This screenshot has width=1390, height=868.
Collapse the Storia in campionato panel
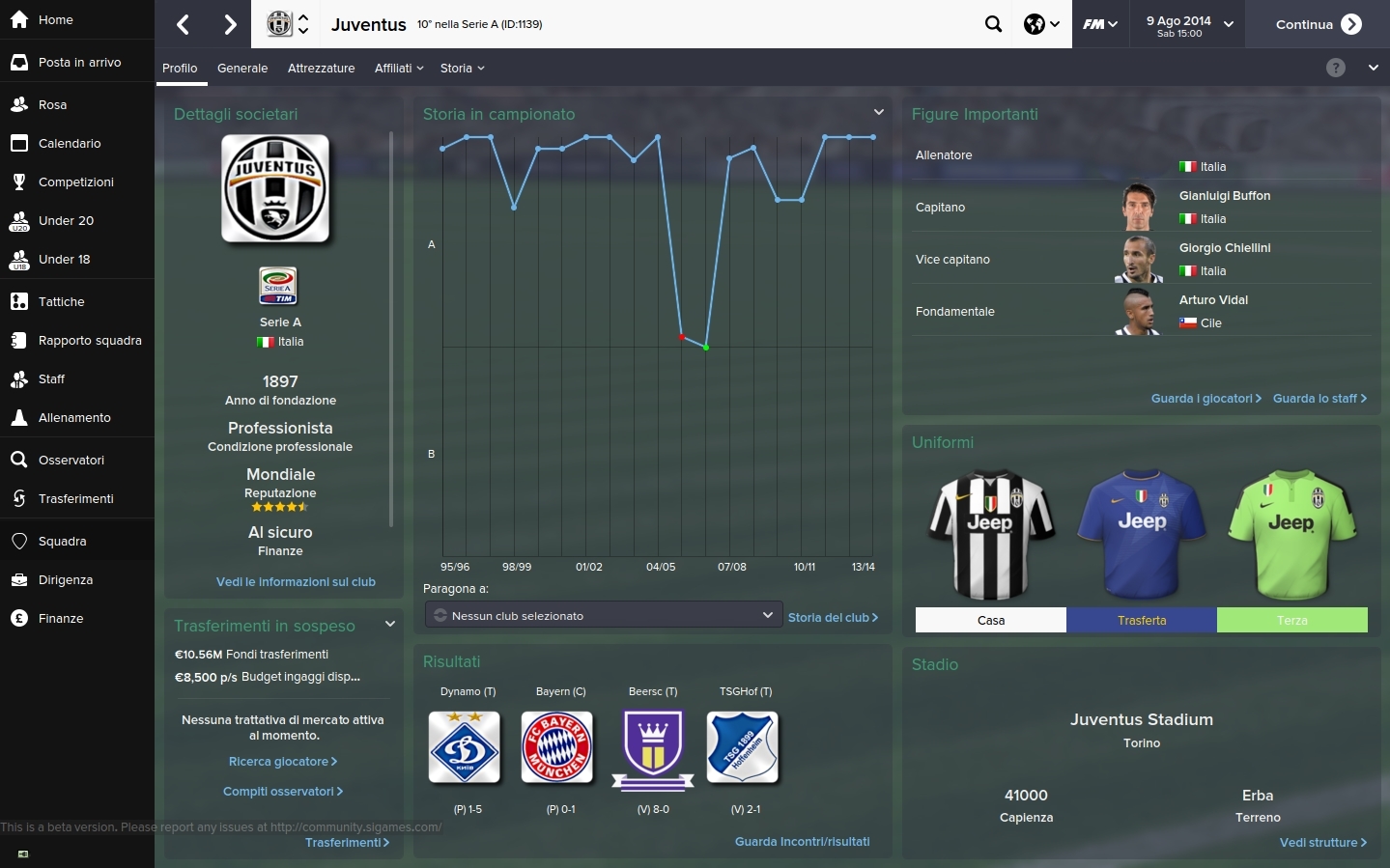coord(878,111)
